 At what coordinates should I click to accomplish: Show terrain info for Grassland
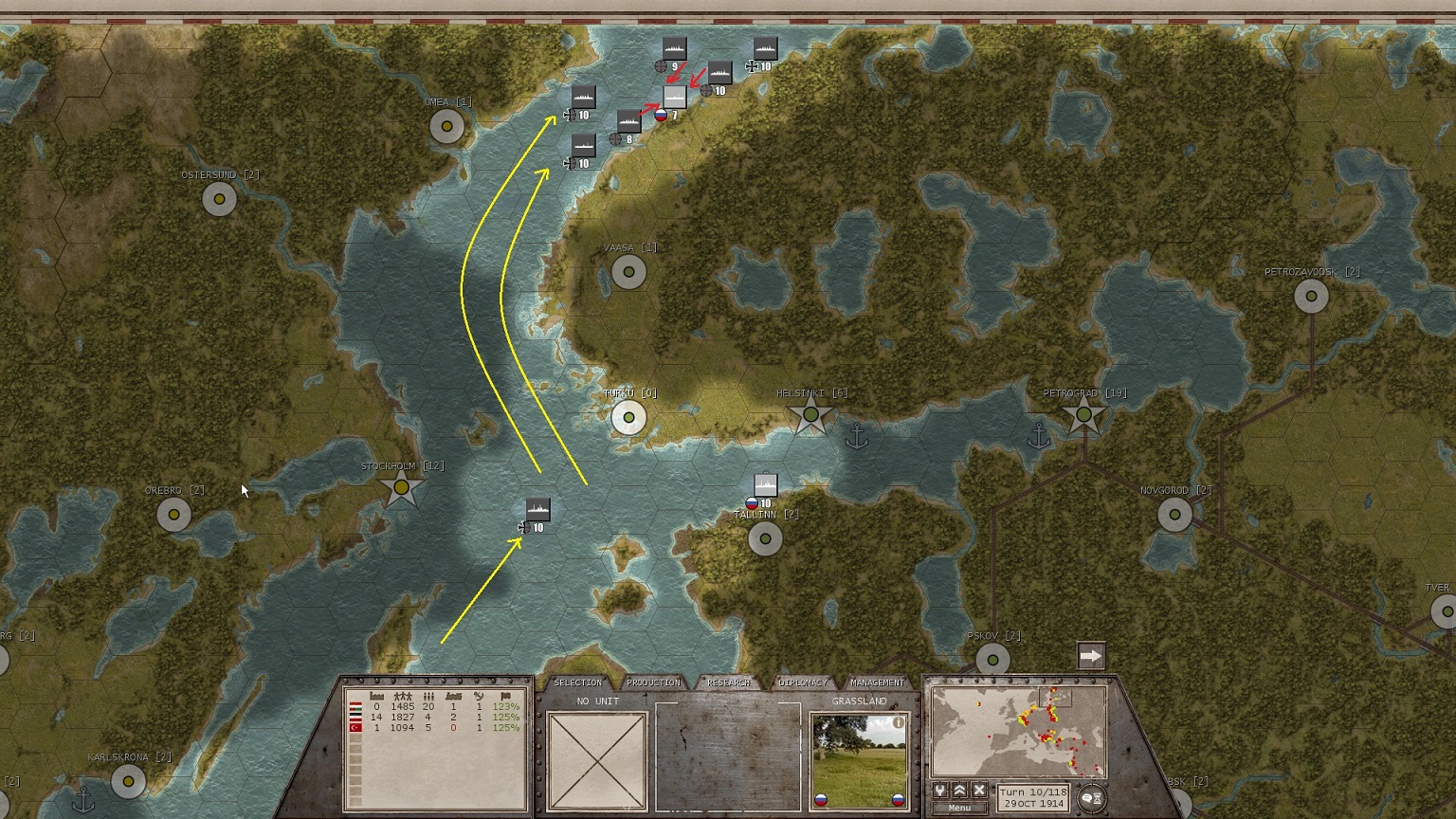coord(898,722)
